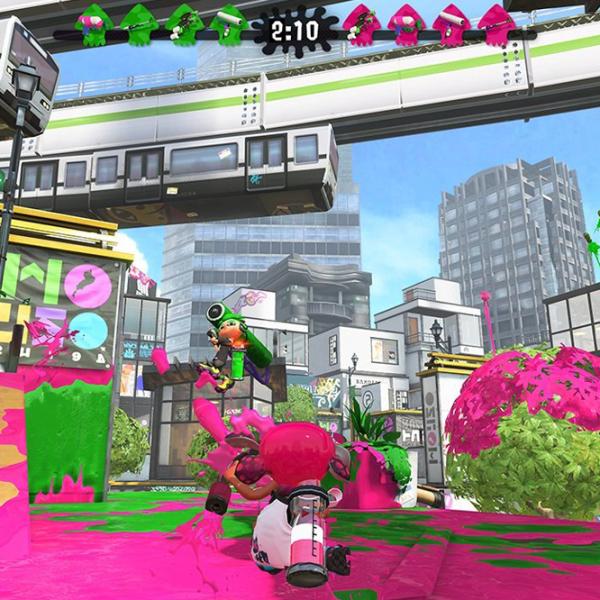Choose the green squid with the thin charger
Viewport: 600px width, 600px height.
click(x=139, y=24)
